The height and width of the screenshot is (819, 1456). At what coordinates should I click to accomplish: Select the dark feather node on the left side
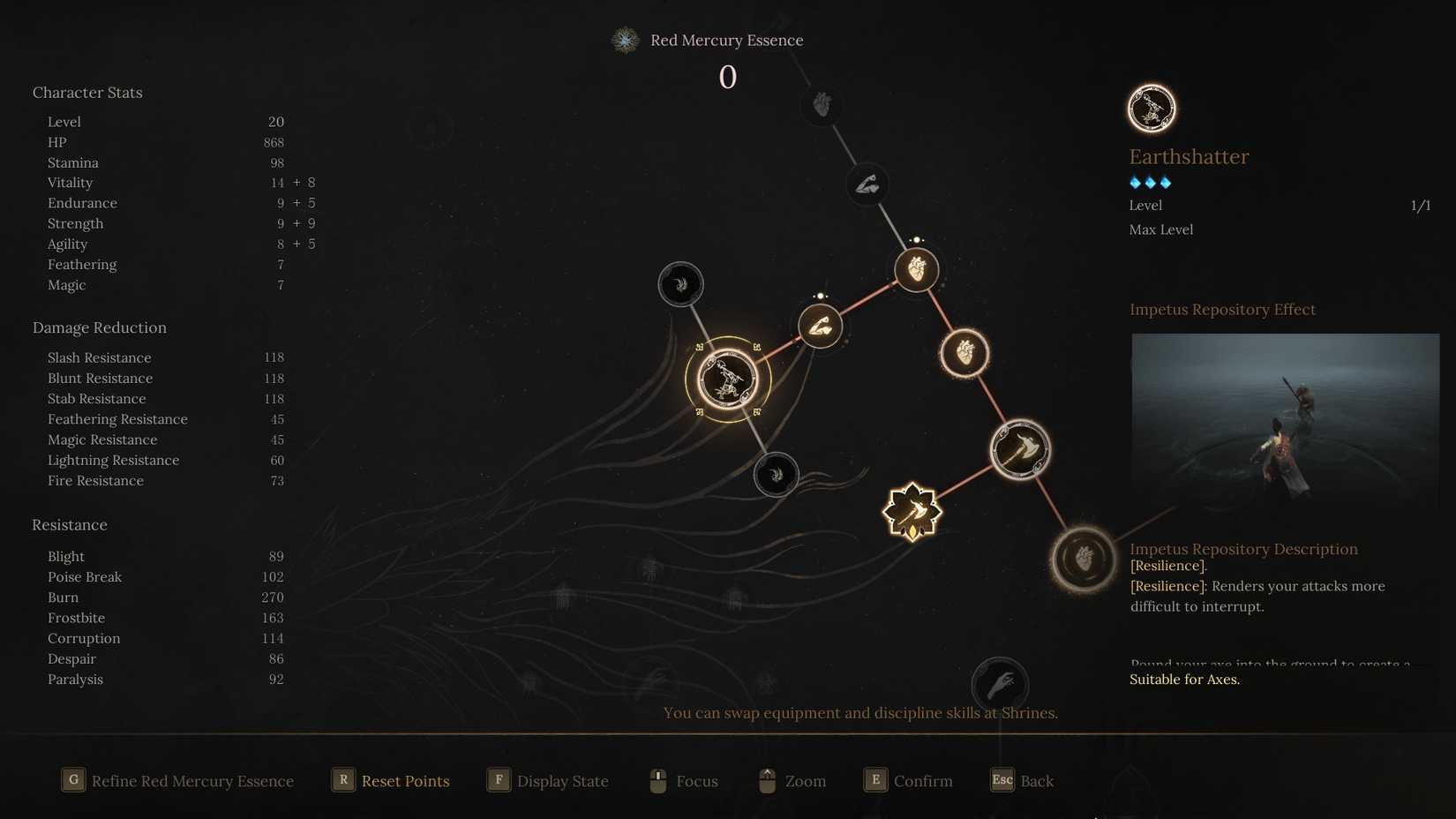tap(680, 283)
